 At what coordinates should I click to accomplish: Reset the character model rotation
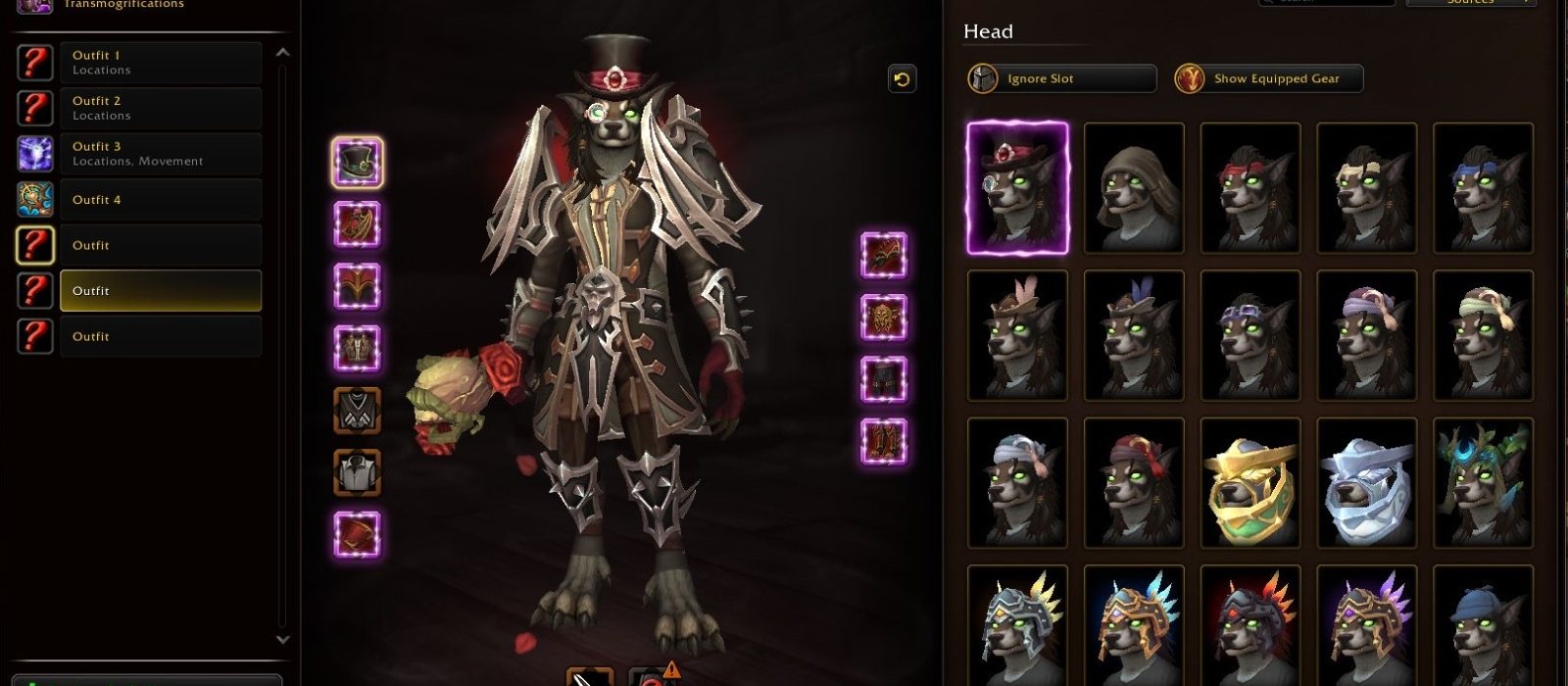pyautogui.click(x=902, y=79)
